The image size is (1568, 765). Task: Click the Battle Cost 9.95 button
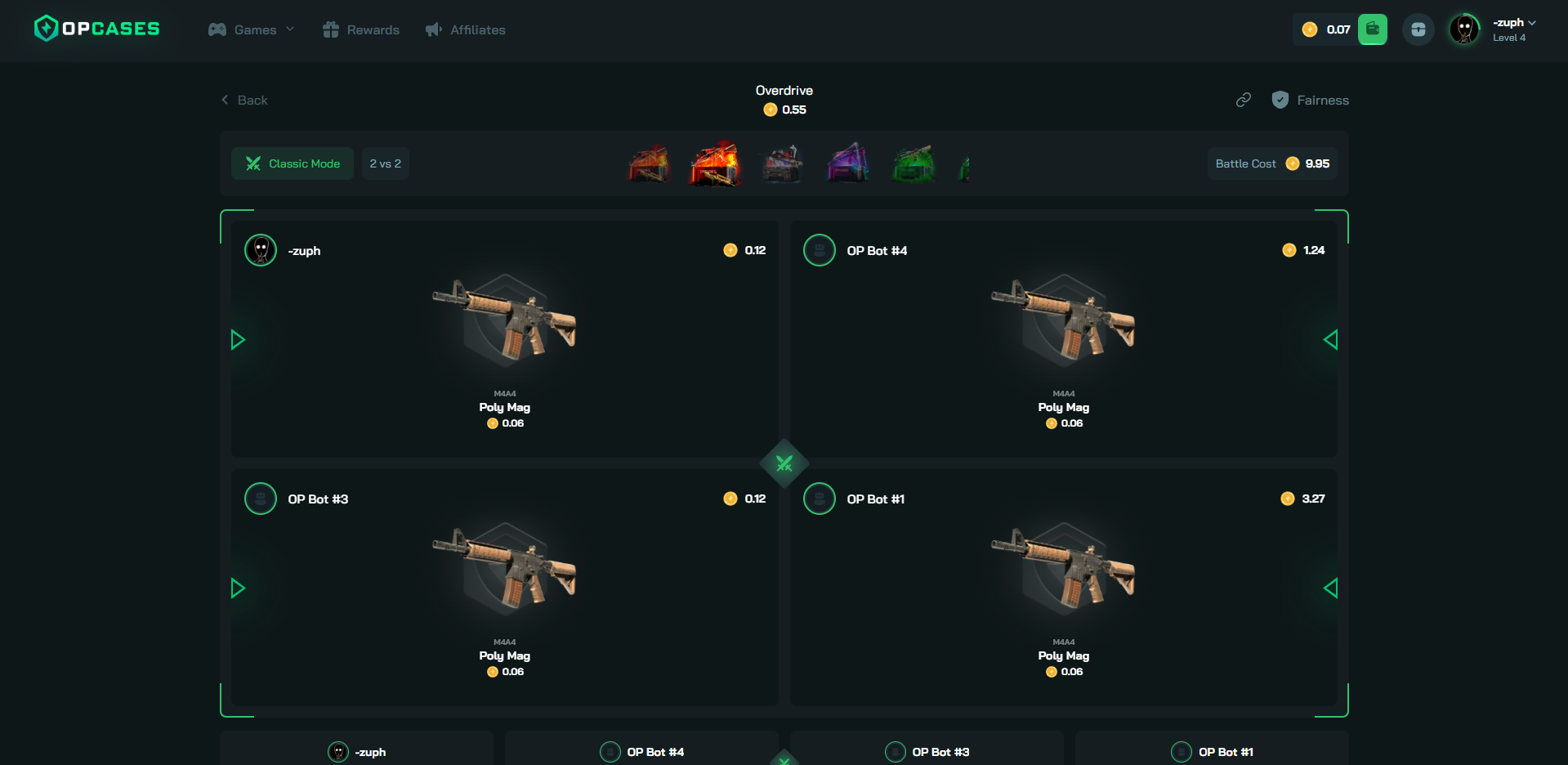1271,163
